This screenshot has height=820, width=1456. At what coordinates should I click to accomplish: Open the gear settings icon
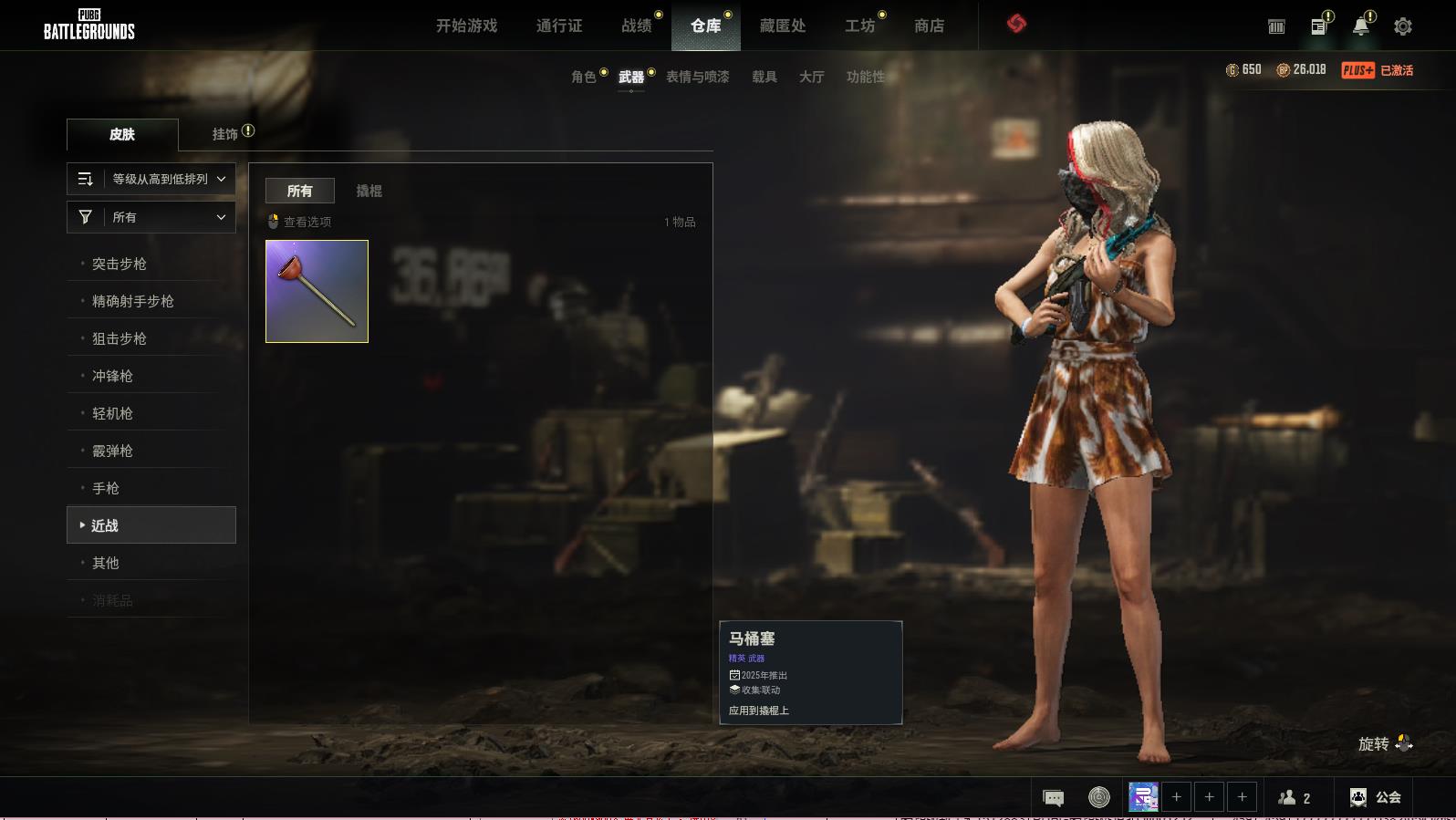pyautogui.click(x=1403, y=26)
